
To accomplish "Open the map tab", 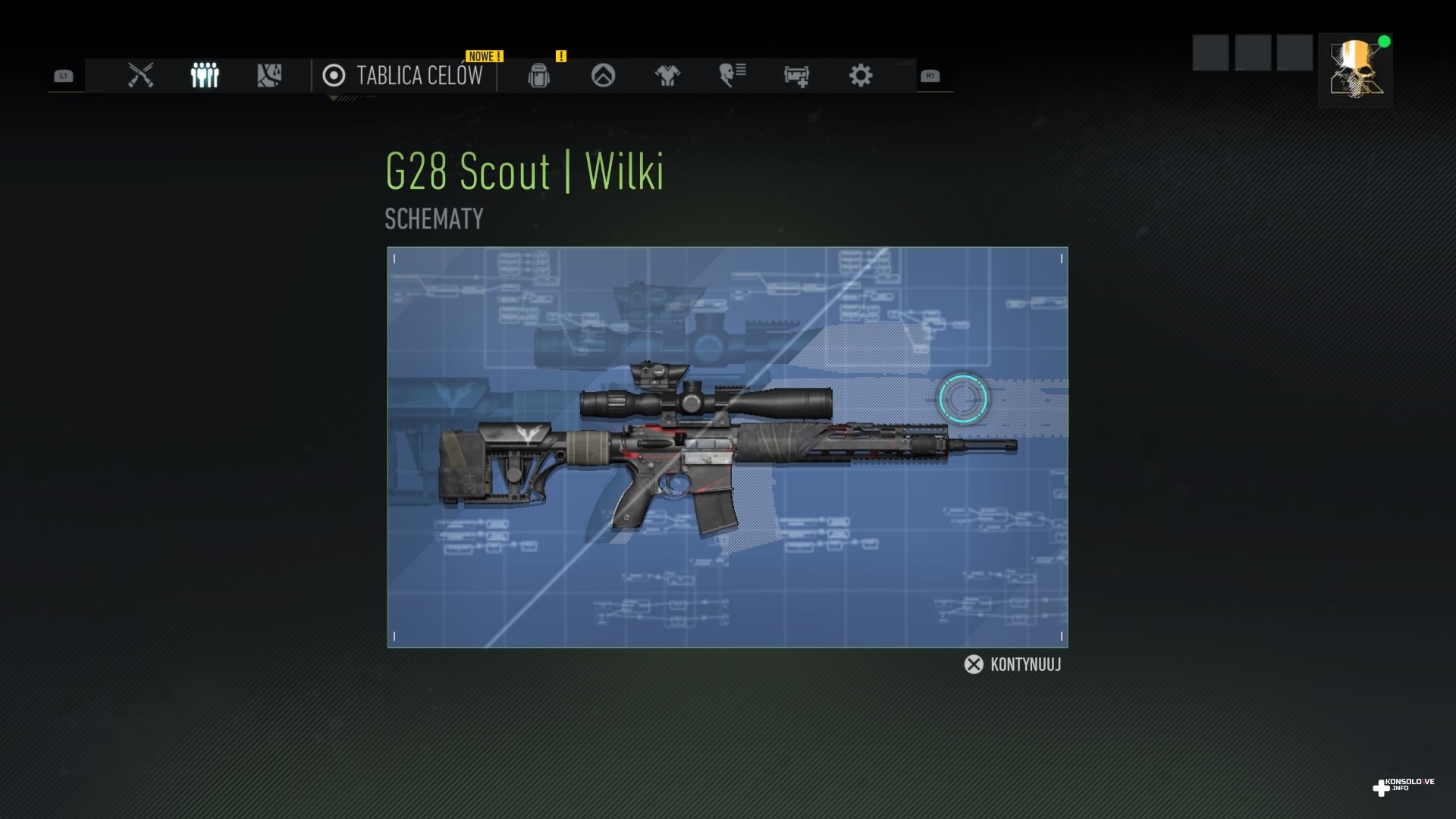I will coord(269,76).
